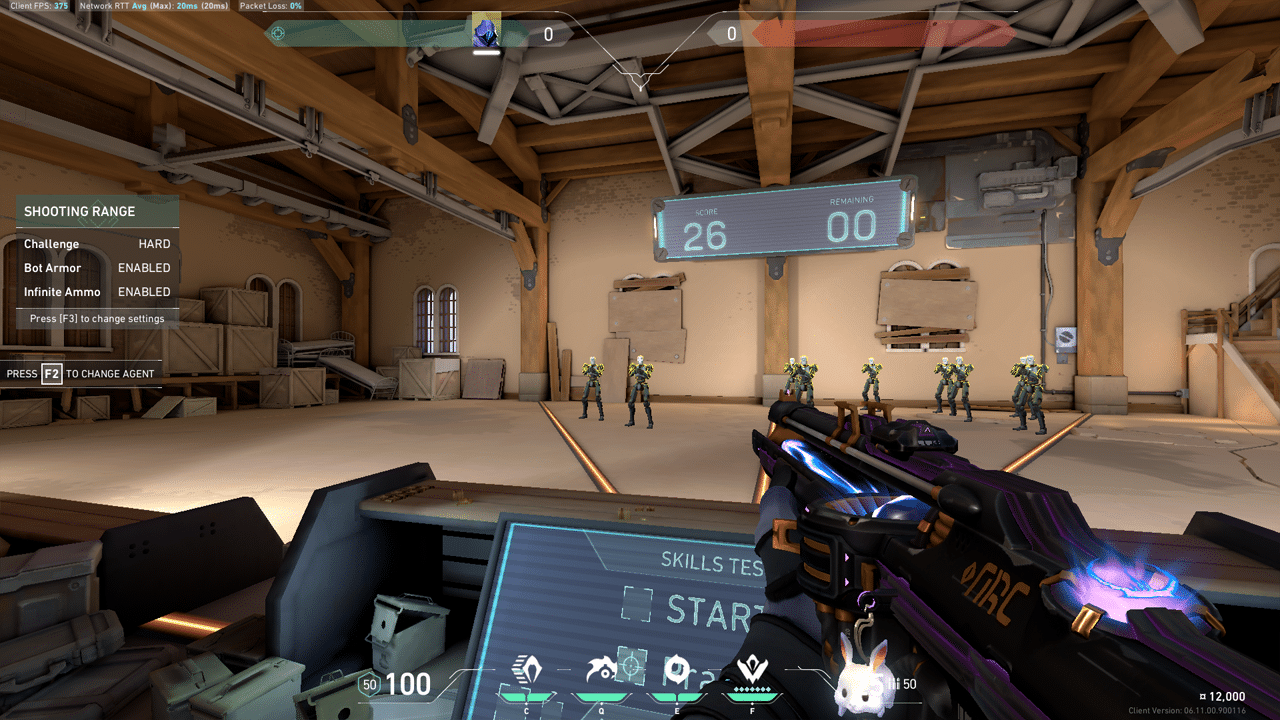Click 'PRESS F2 TO CHANGE AGENT'
Viewport: 1280px width, 720px height.
click(80, 373)
